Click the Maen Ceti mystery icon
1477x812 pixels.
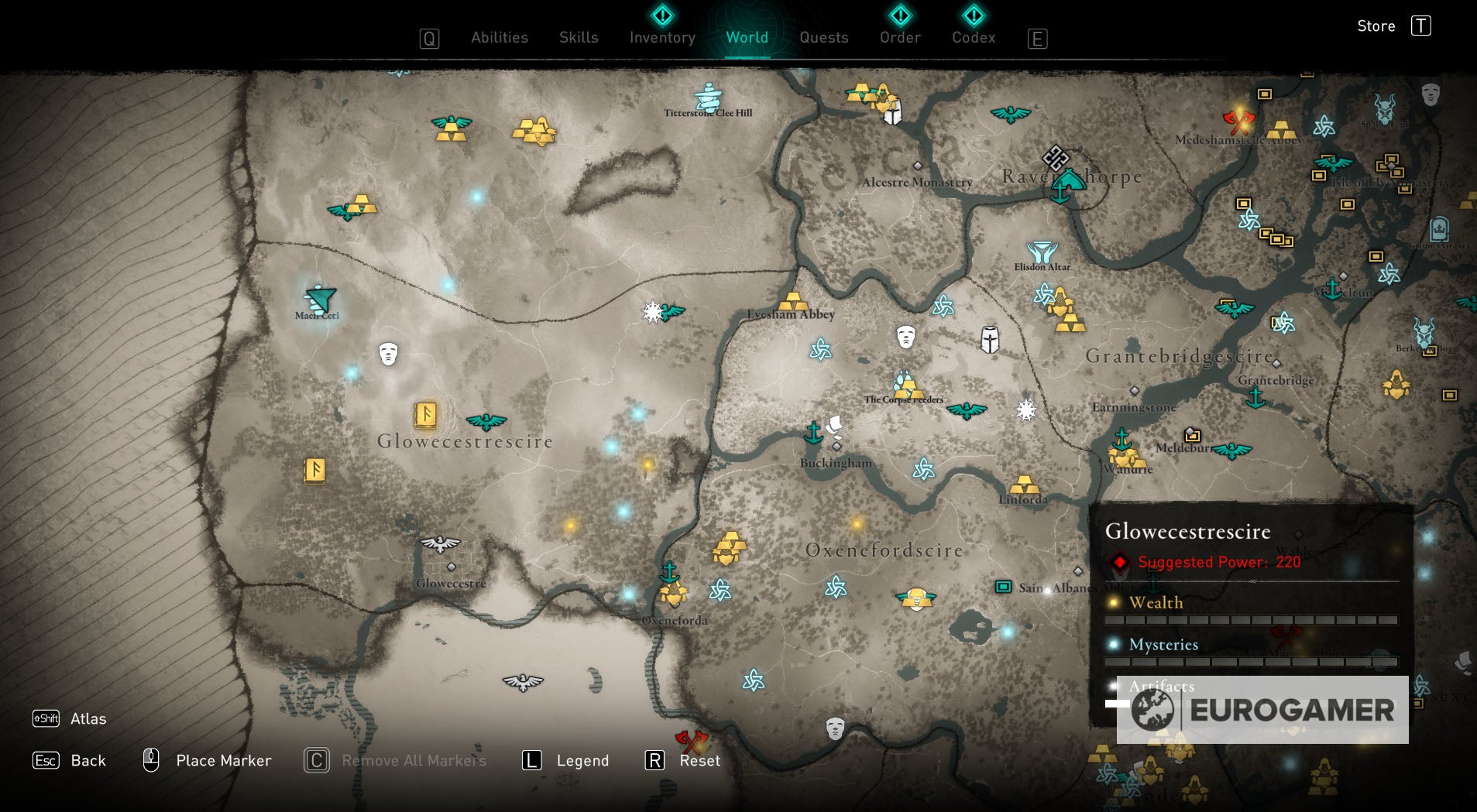pos(318,298)
